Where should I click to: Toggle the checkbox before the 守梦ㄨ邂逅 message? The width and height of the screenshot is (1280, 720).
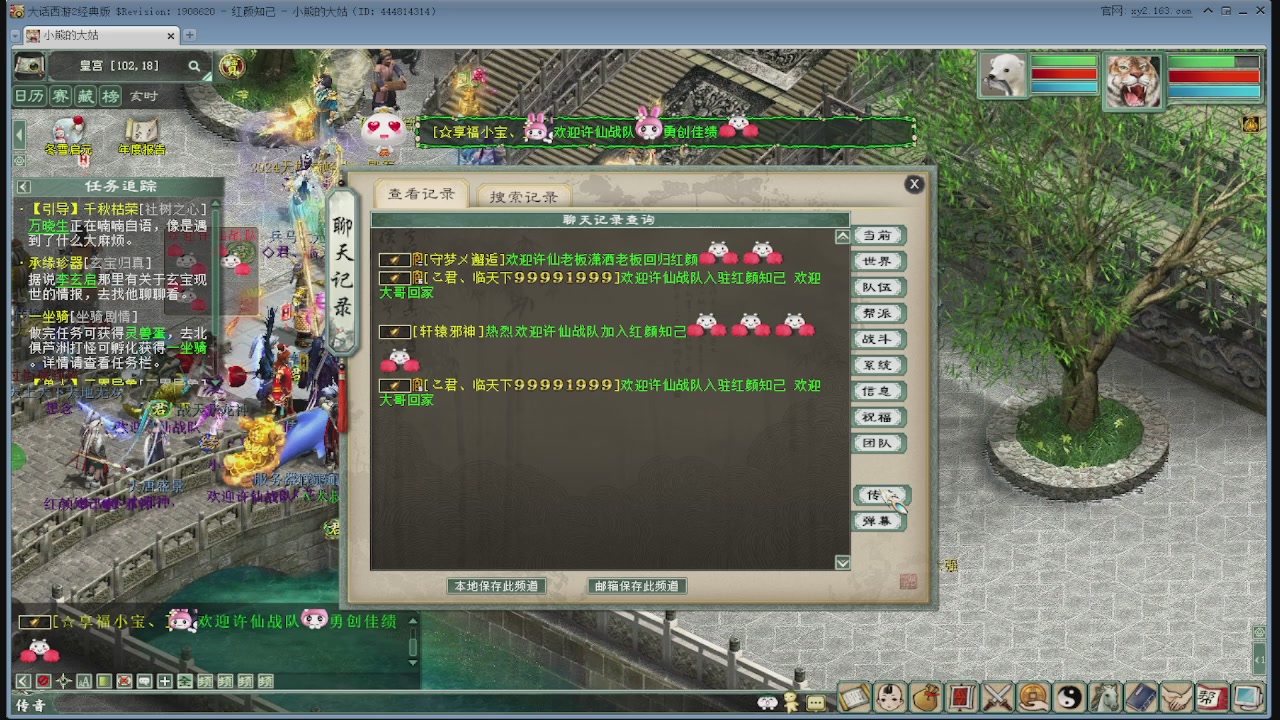coord(394,260)
